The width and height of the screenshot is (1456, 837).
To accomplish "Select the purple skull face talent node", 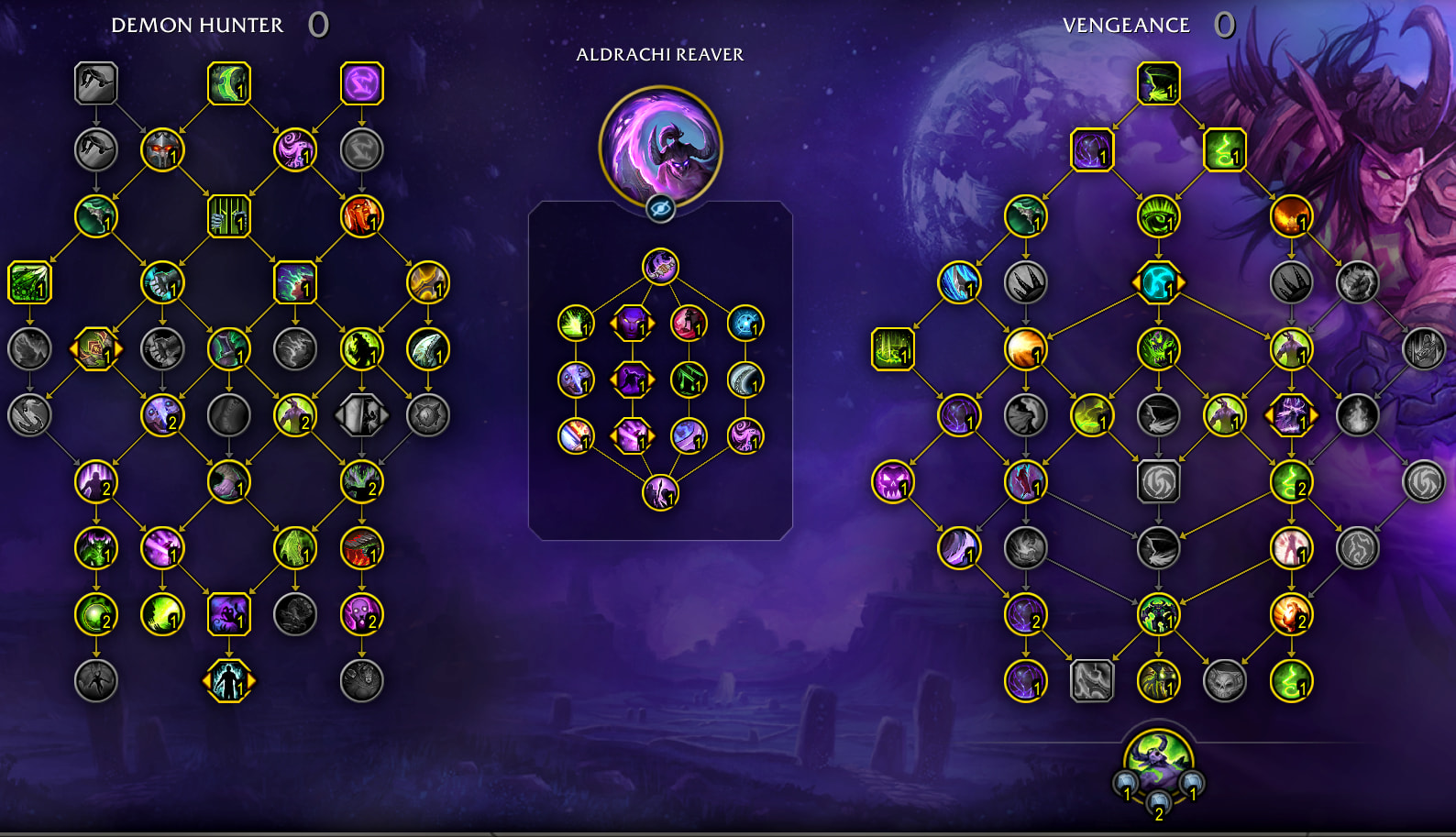I will pyautogui.click(x=892, y=482).
